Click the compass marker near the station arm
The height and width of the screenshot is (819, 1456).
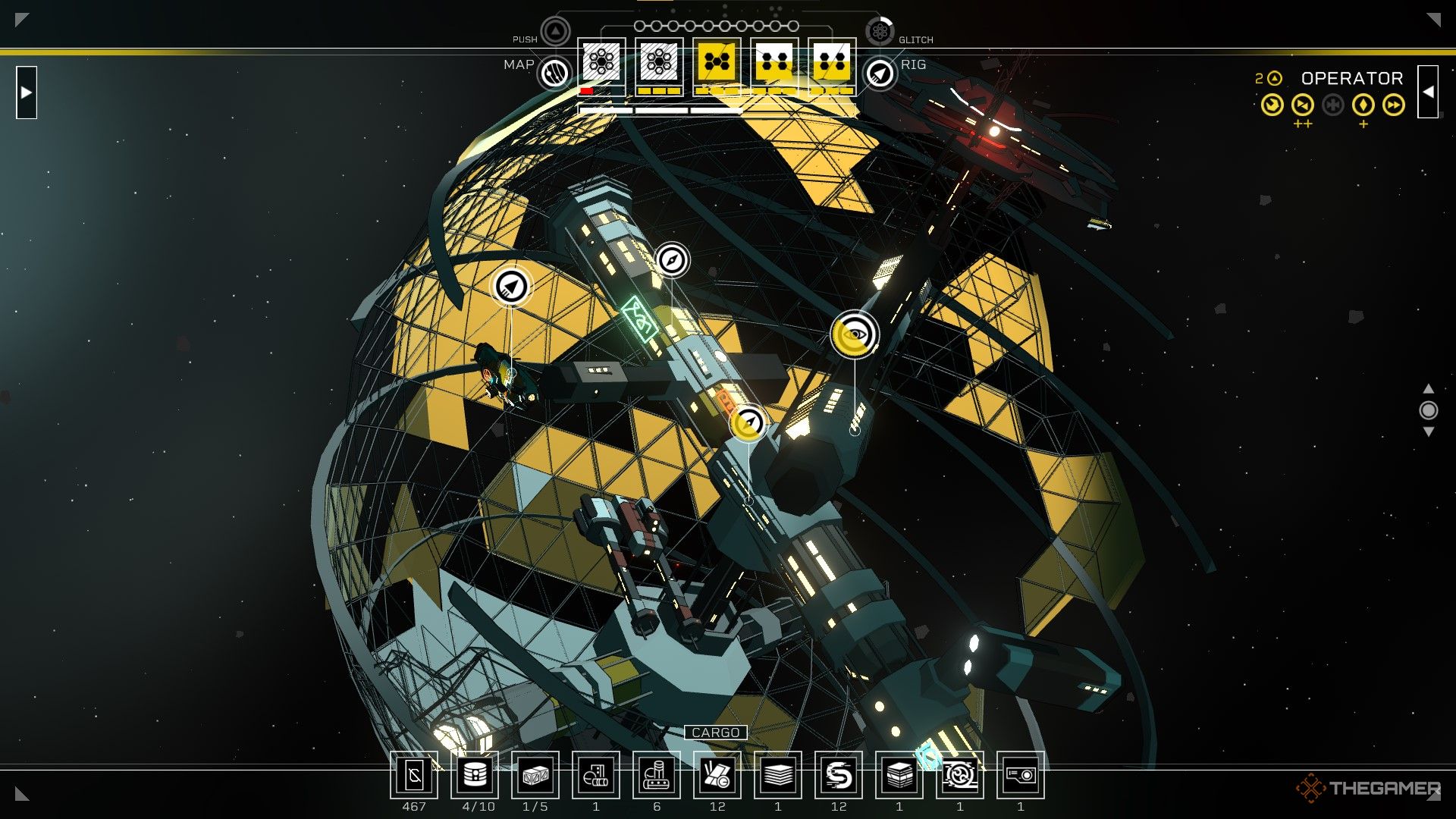click(x=672, y=259)
